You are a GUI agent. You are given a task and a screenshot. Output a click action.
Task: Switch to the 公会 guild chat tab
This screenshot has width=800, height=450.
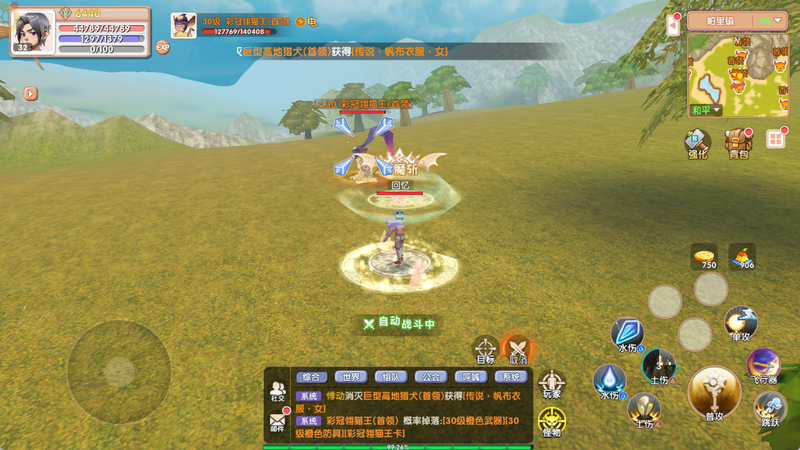[x=431, y=377]
